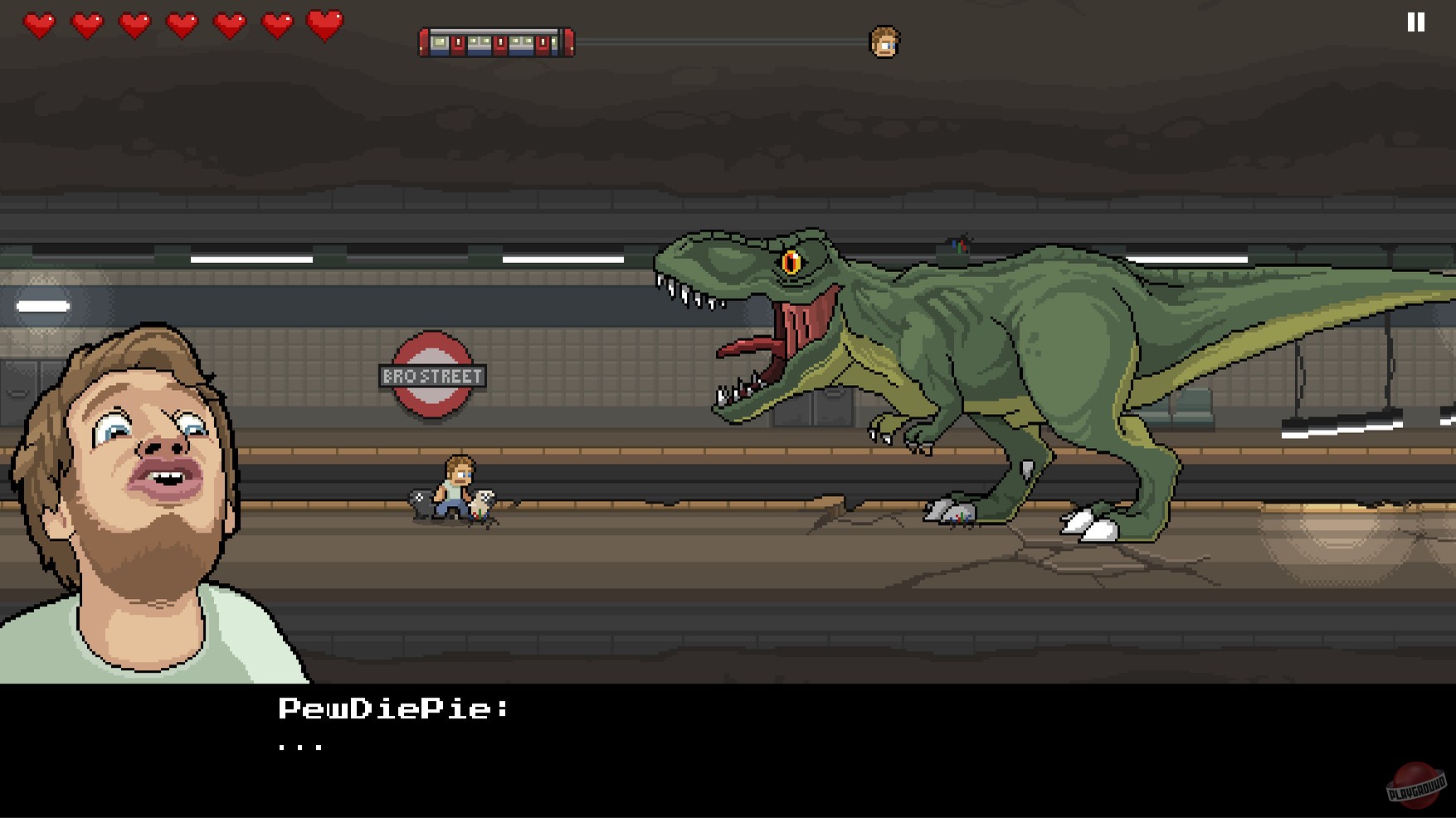Click the Bro Street station sign roundel

tap(432, 374)
